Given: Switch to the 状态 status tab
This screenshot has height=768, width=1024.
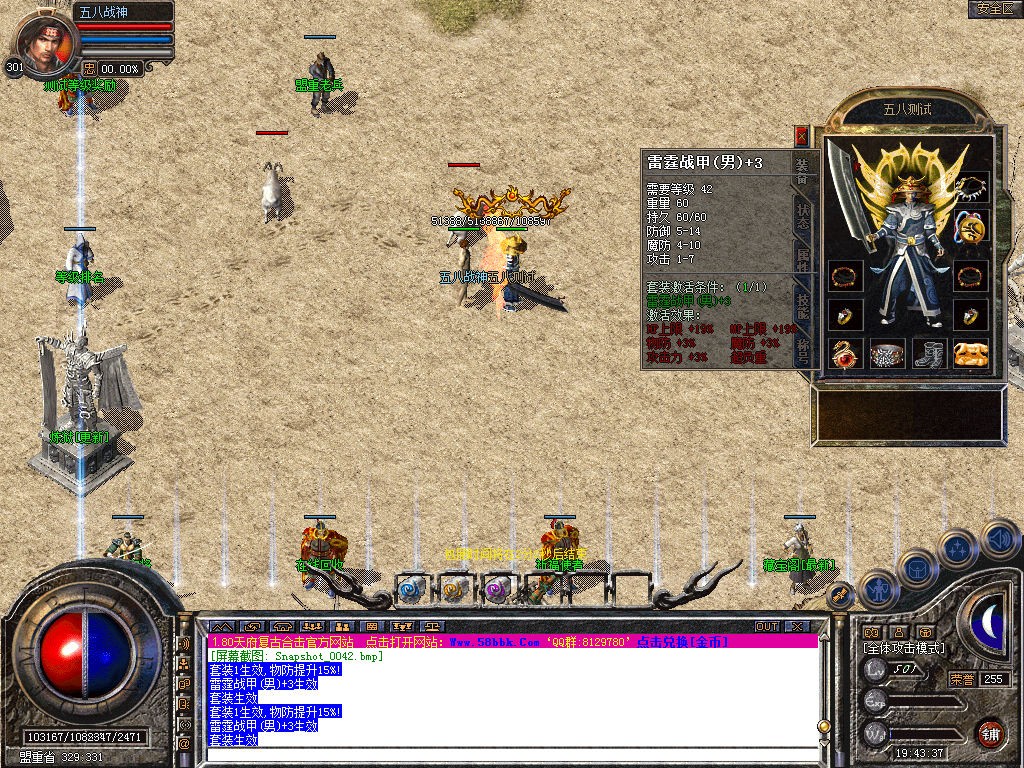Looking at the screenshot, I should coord(803,217).
